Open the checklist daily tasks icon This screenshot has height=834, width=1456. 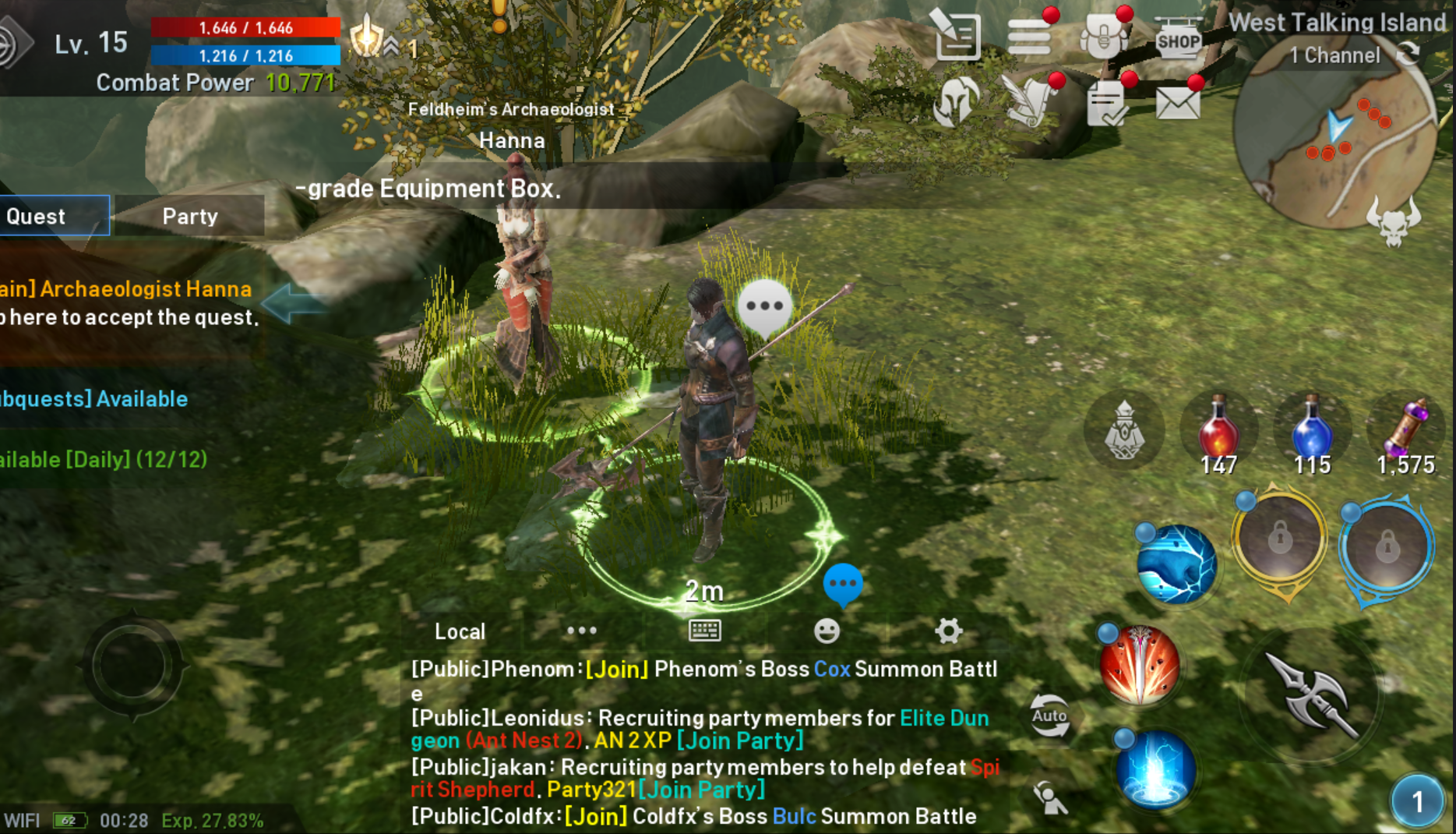(1106, 104)
